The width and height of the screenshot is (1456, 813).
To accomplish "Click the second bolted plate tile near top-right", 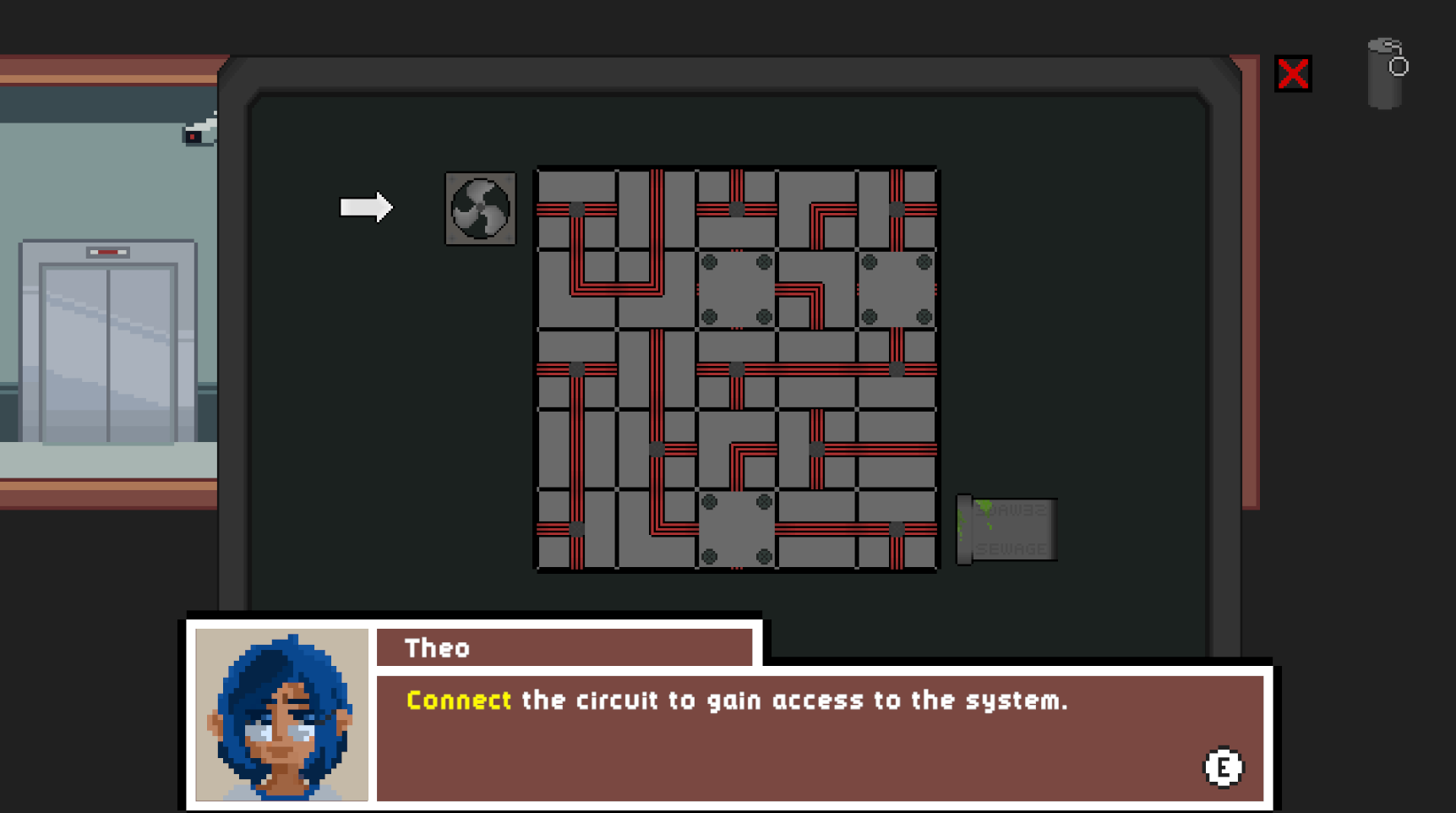I will click(896, 287).
